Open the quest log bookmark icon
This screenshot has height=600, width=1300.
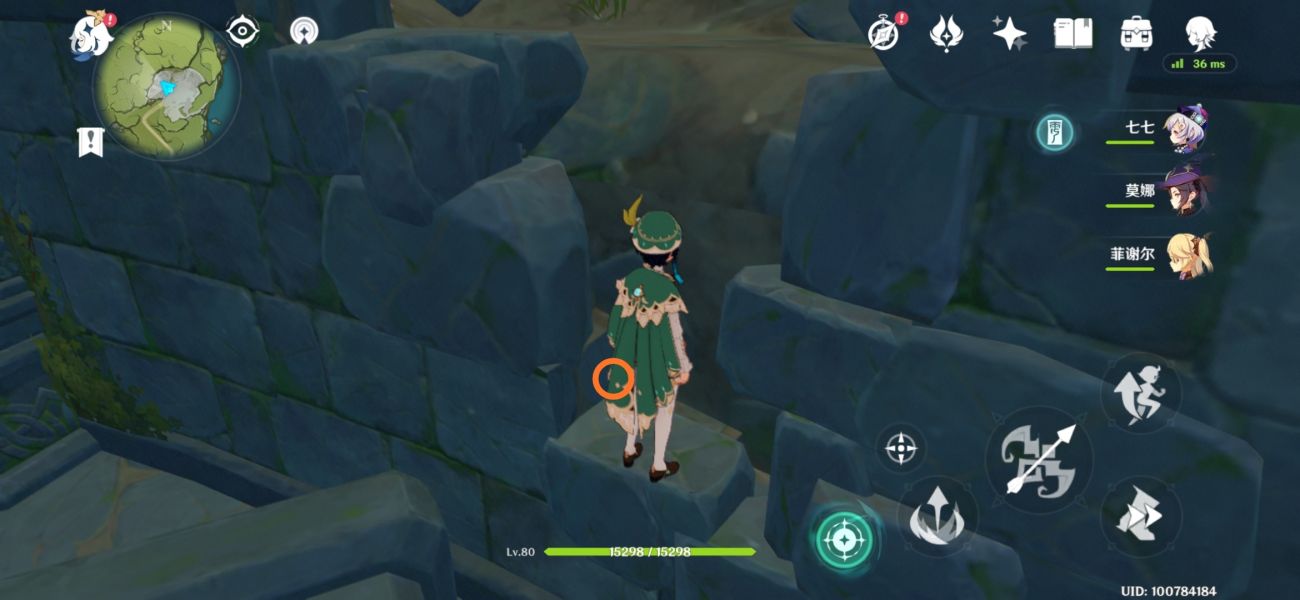(x=90, y=142)
